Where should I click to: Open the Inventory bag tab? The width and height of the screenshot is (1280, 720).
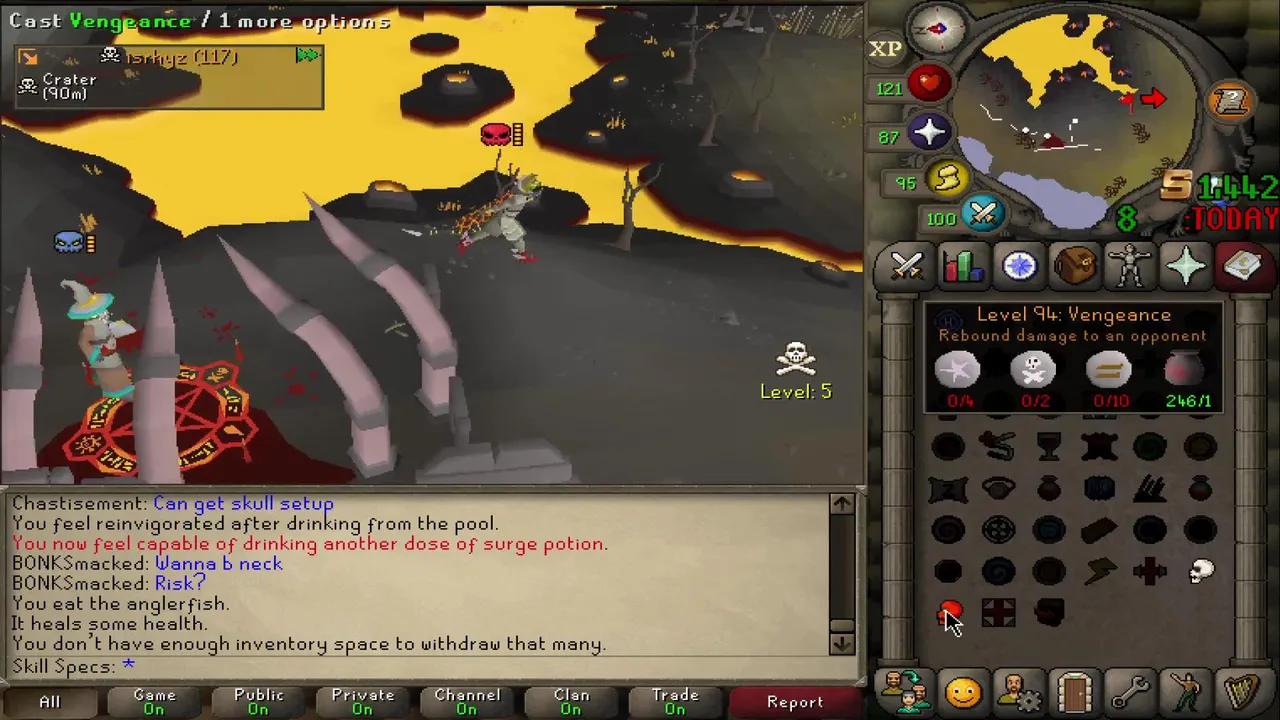(x=1074, y=265)
